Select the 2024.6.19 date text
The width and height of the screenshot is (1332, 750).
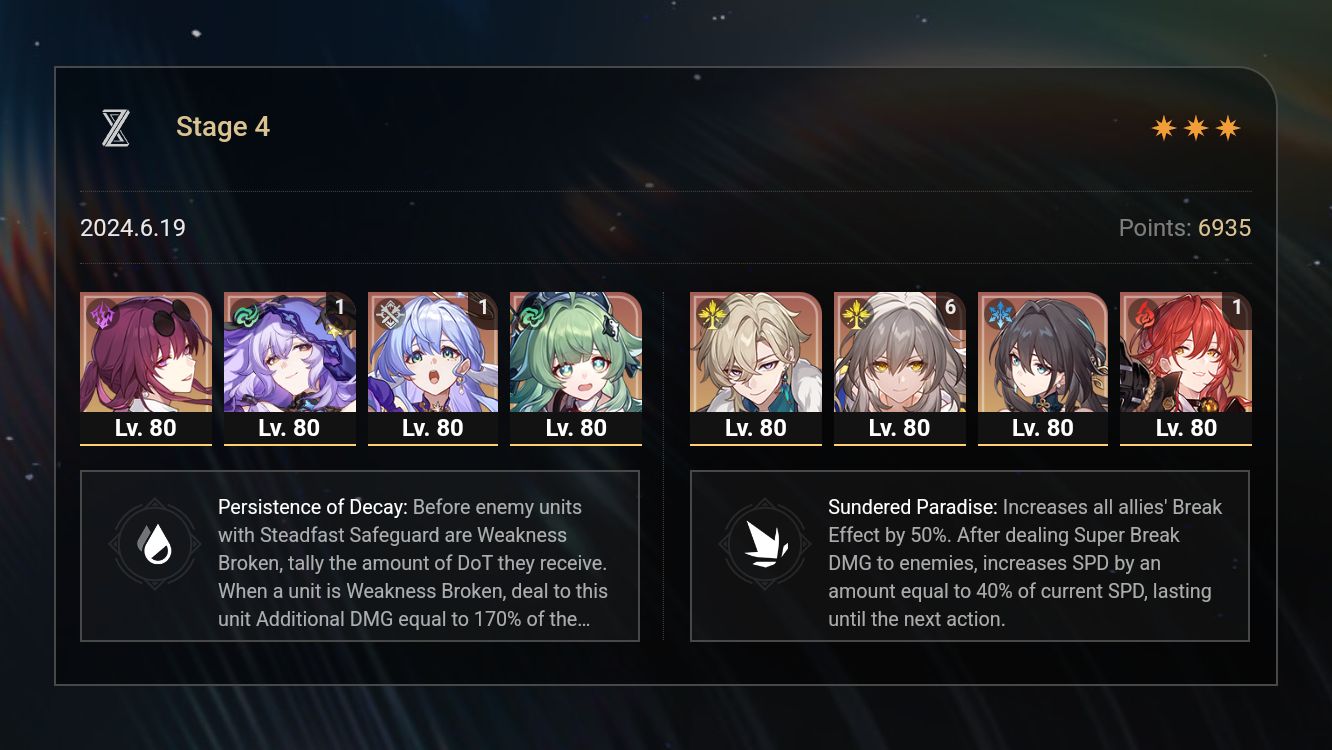pos(132,228)
